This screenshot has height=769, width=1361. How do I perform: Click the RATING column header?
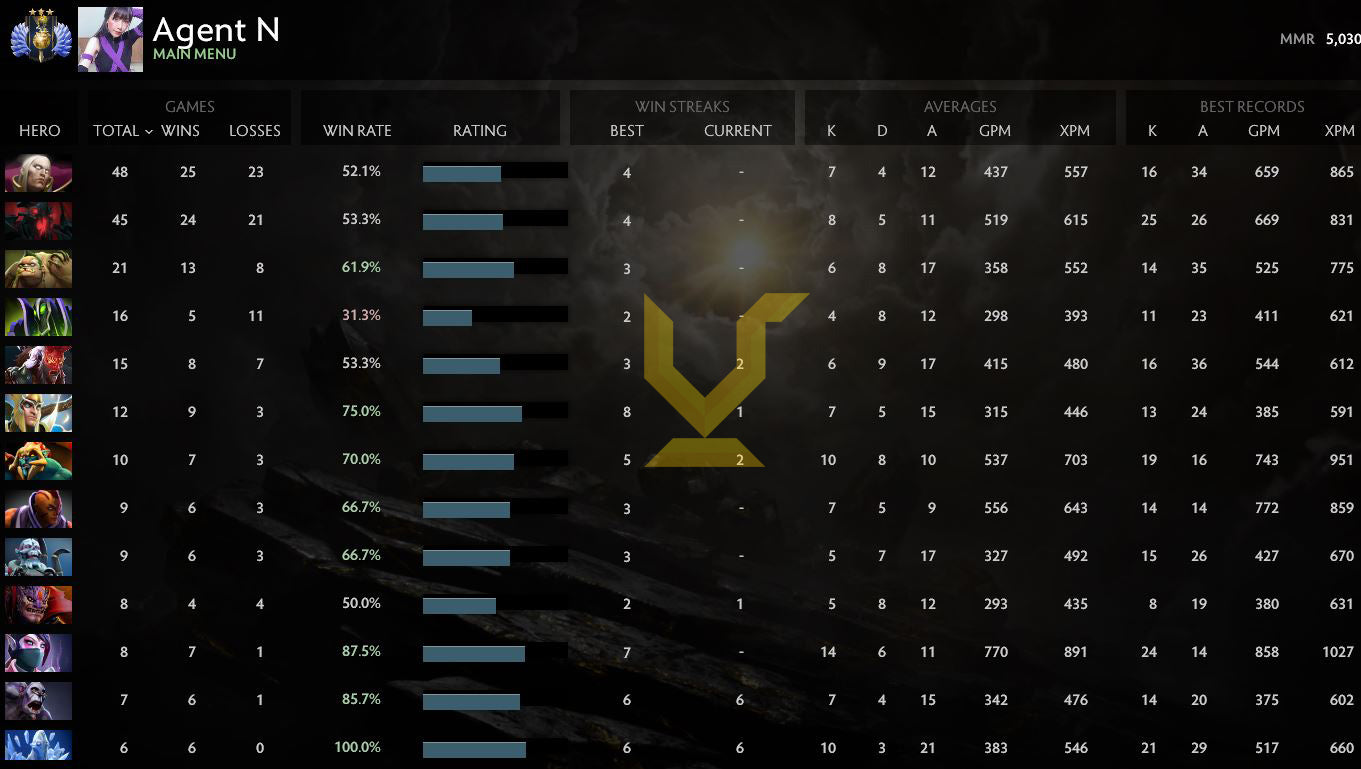480,131
